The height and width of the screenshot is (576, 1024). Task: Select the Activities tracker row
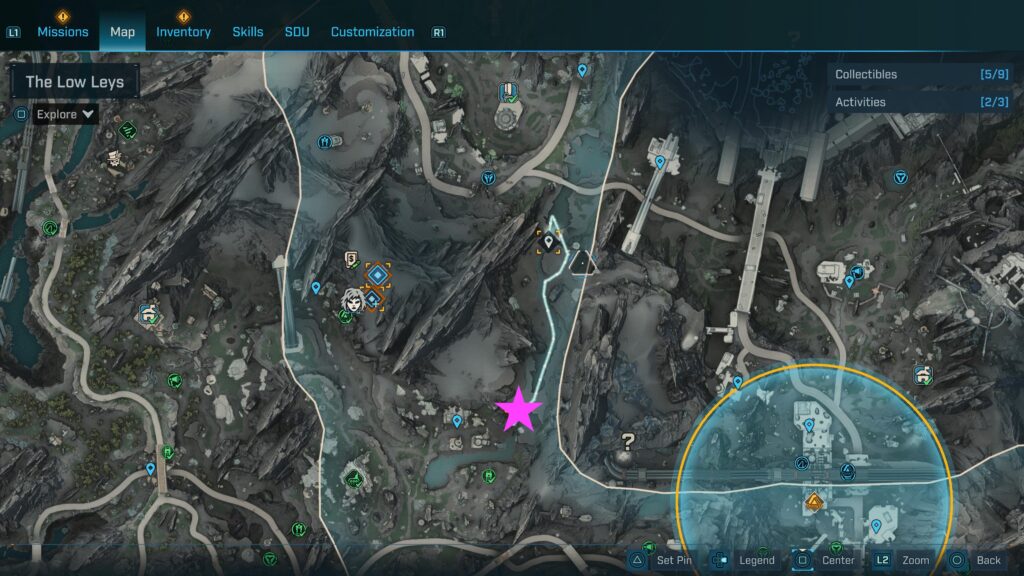coord(922,102)
